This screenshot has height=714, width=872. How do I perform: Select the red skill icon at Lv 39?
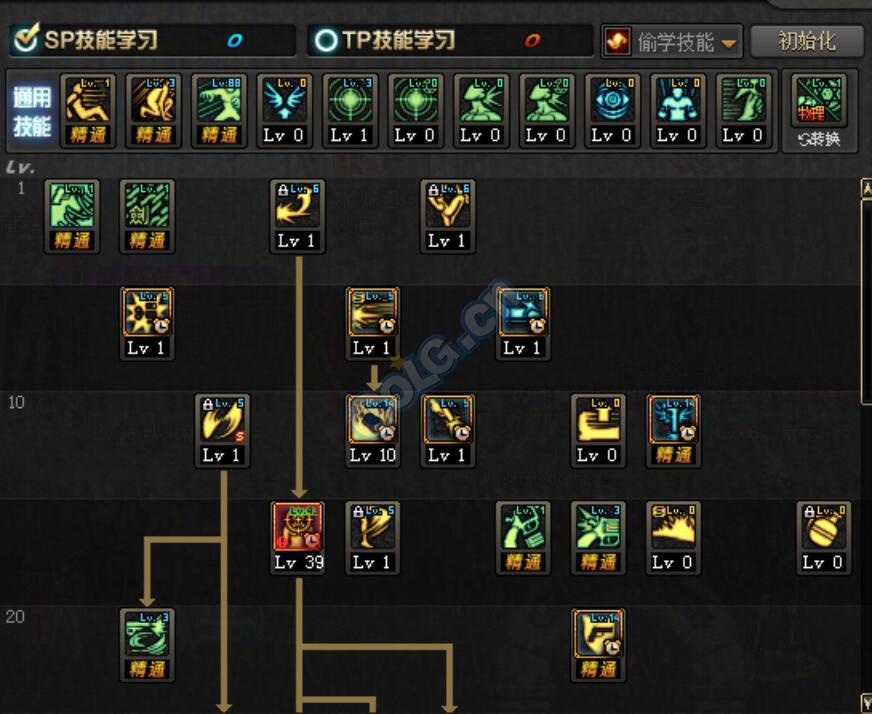coord(298,529)
